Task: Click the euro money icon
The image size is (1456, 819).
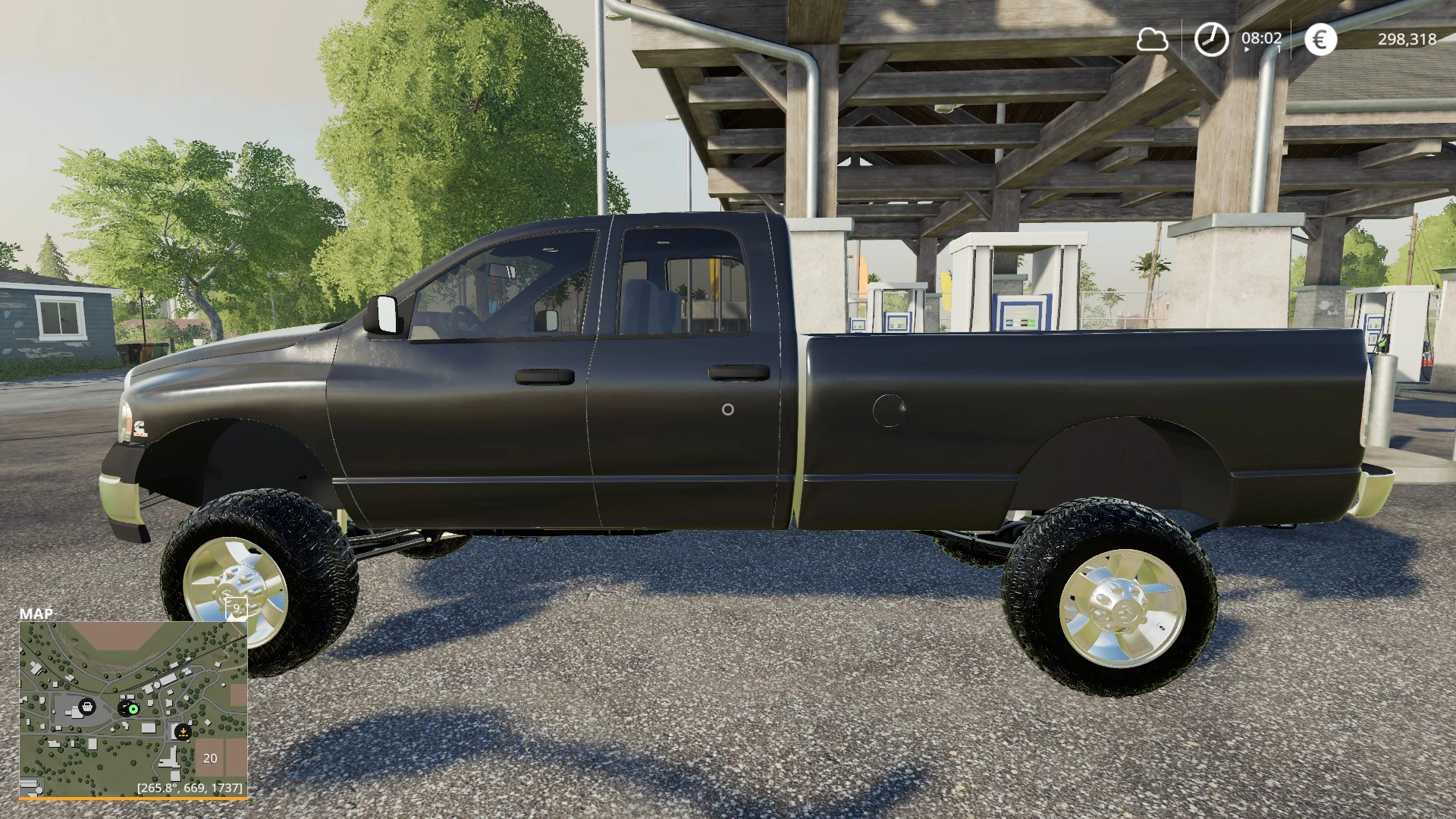Action: [x=1320, y=39]
